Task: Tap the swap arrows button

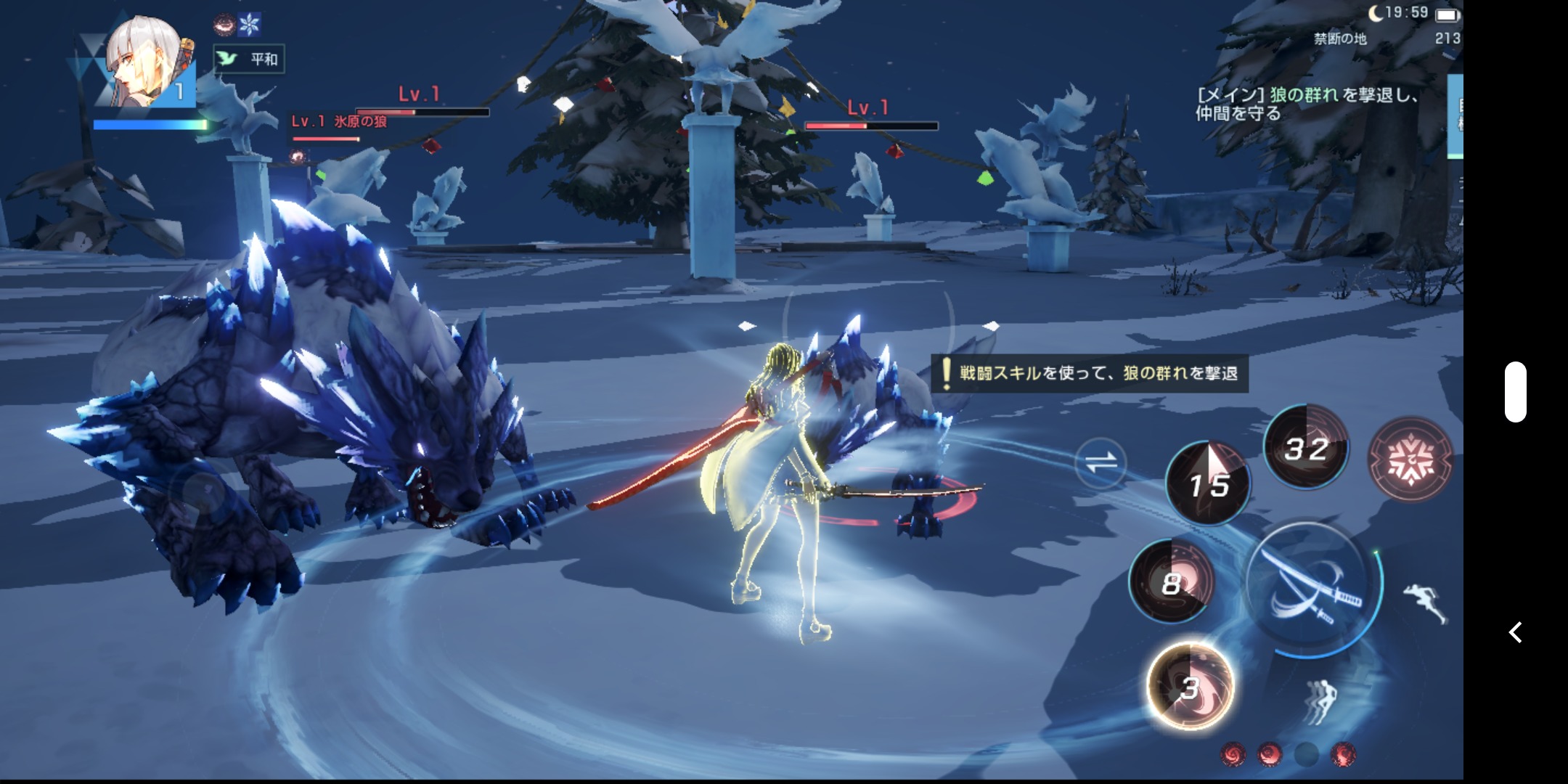Action: pyautogui.click(x=1101, y=463)
